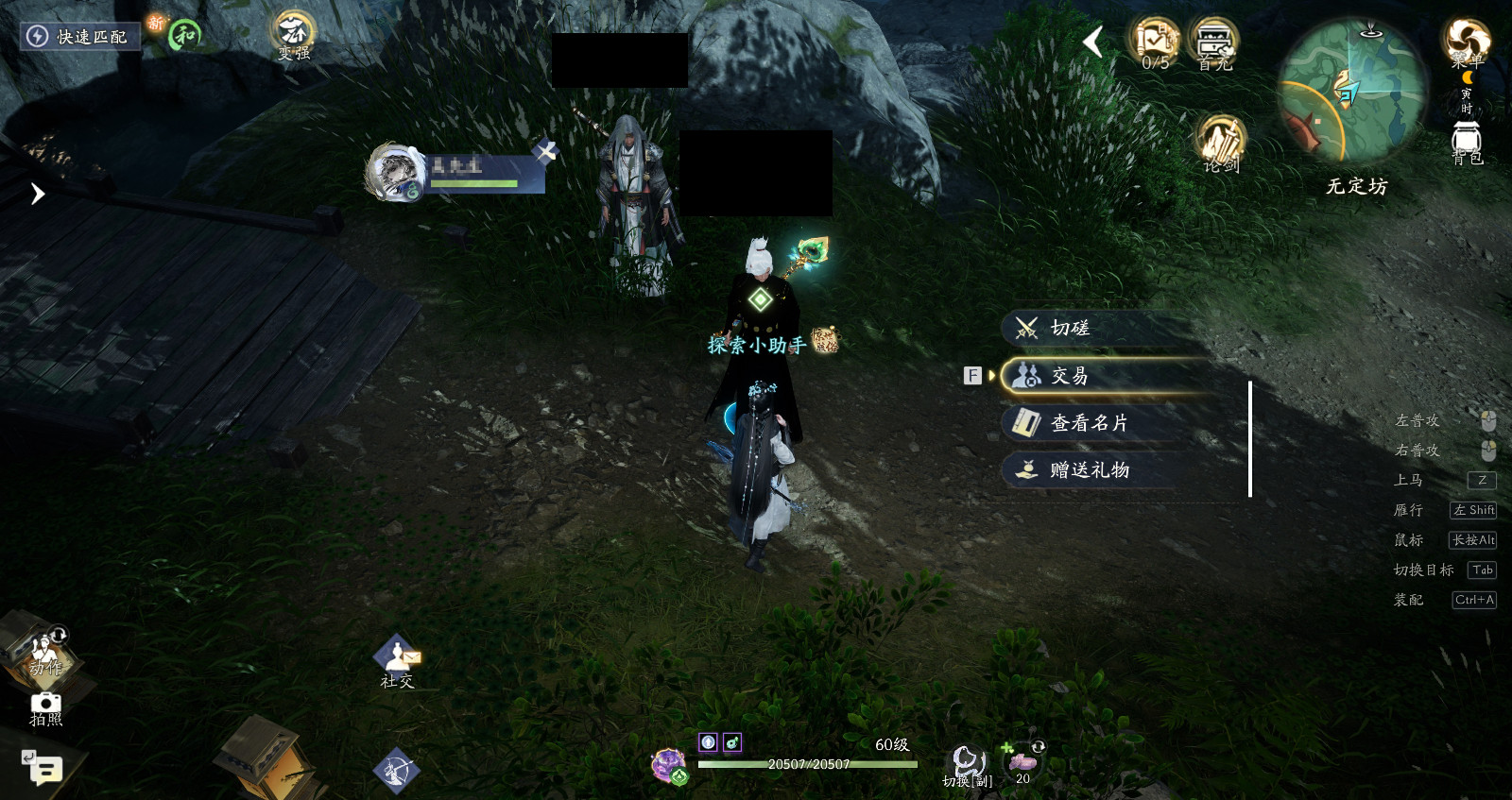The image size is (1512, 800).
Task: Open the 菜单 main menu
Action: click(x=1466, y=42)
